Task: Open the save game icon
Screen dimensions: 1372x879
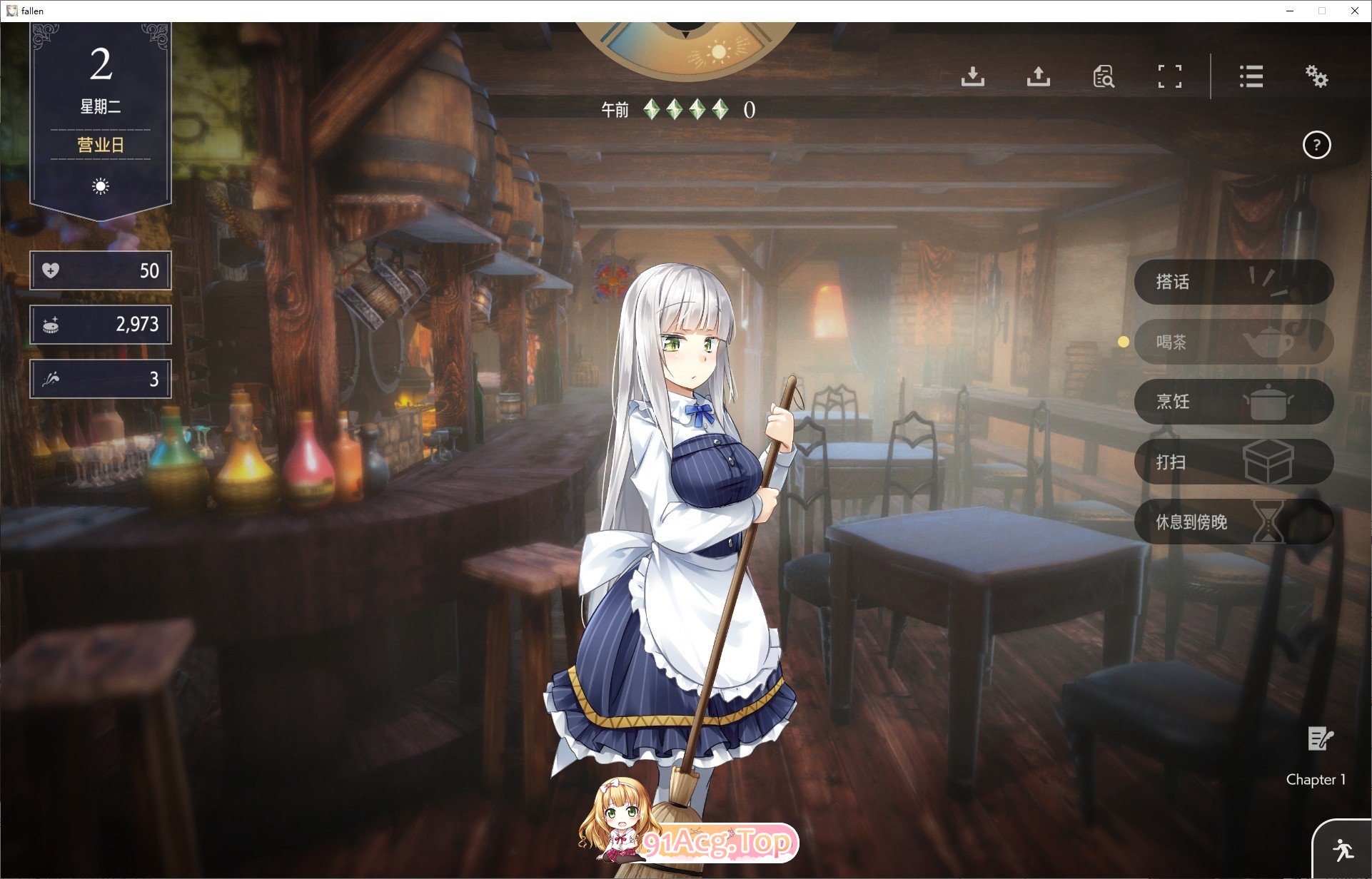Action: pos(973,77)
